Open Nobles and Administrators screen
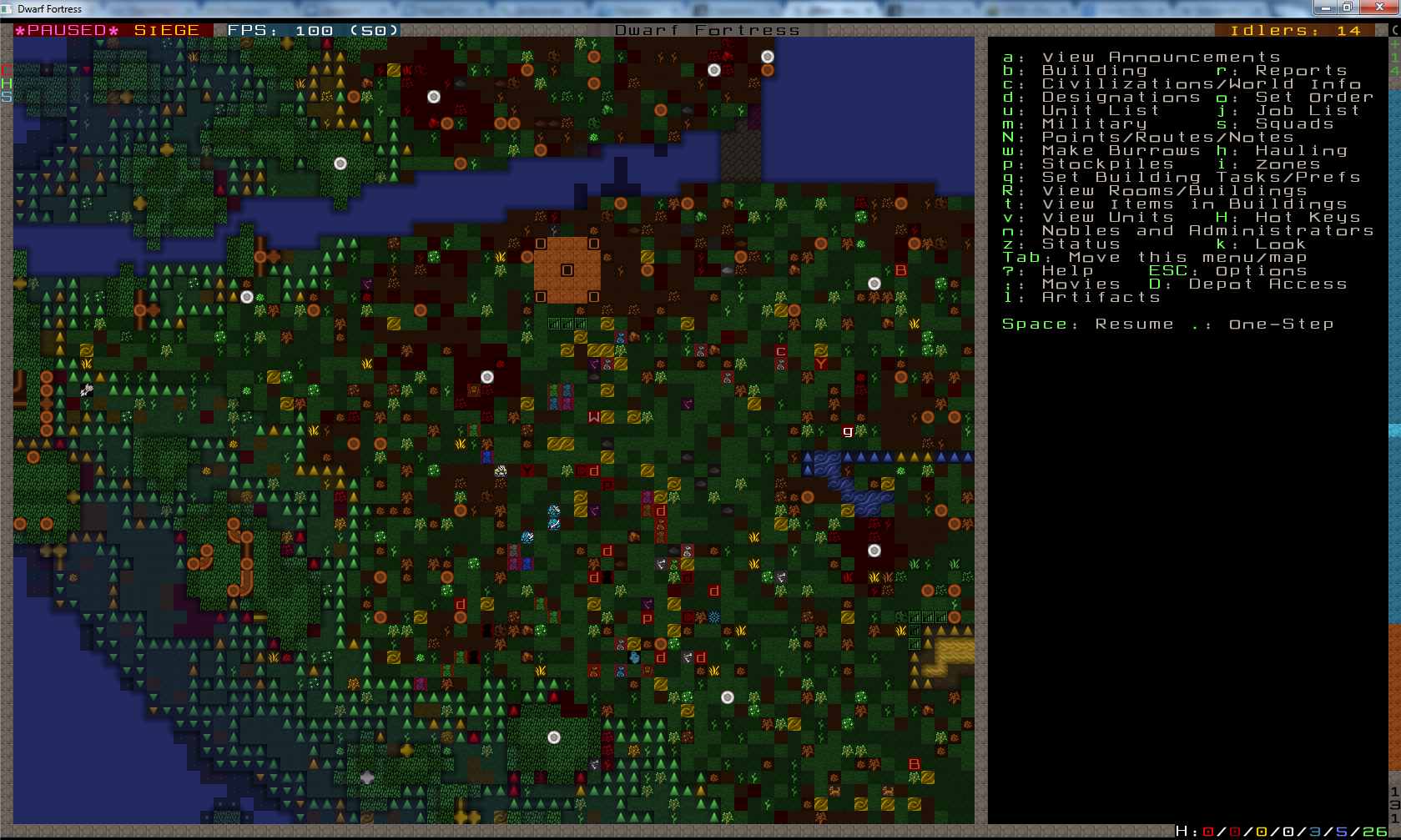 click(1207, 231)
